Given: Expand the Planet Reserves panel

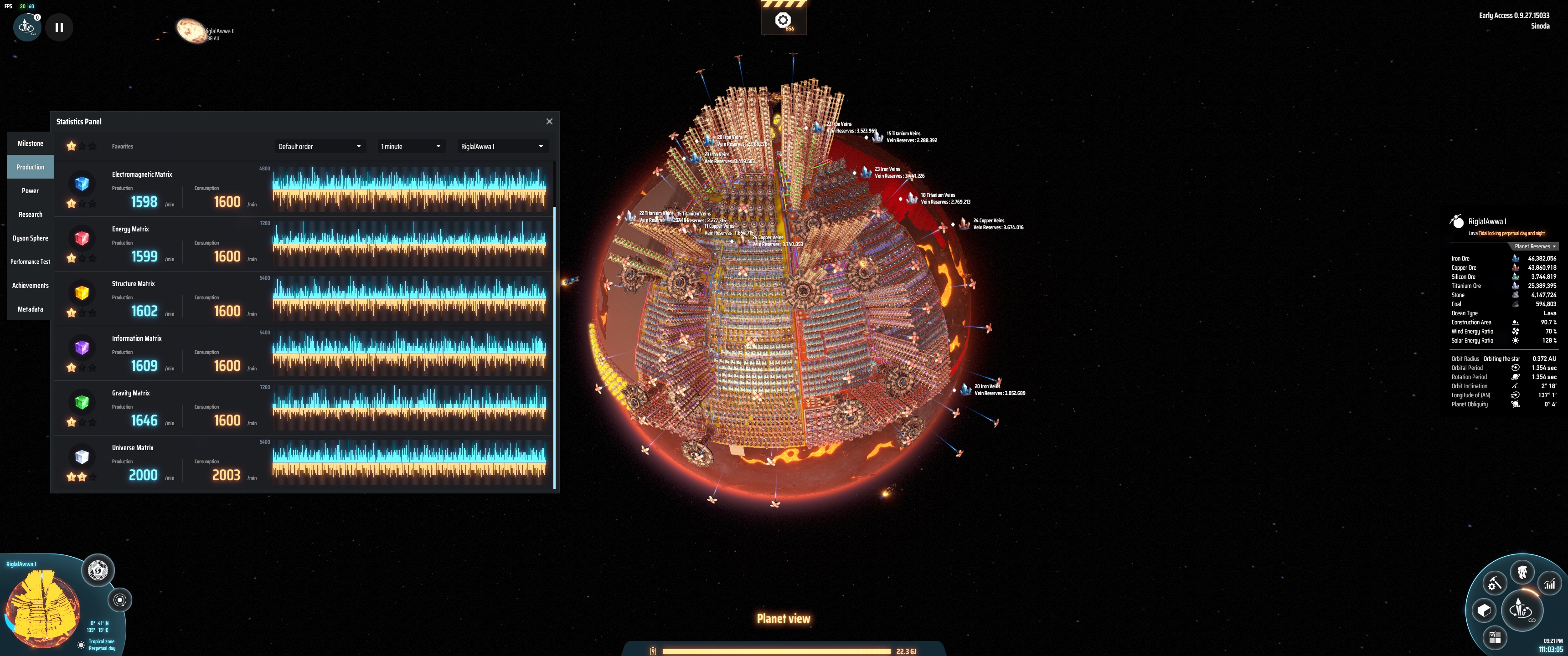Looking at the screenshot, I should pyautogui.click(x=1534, y=246).
